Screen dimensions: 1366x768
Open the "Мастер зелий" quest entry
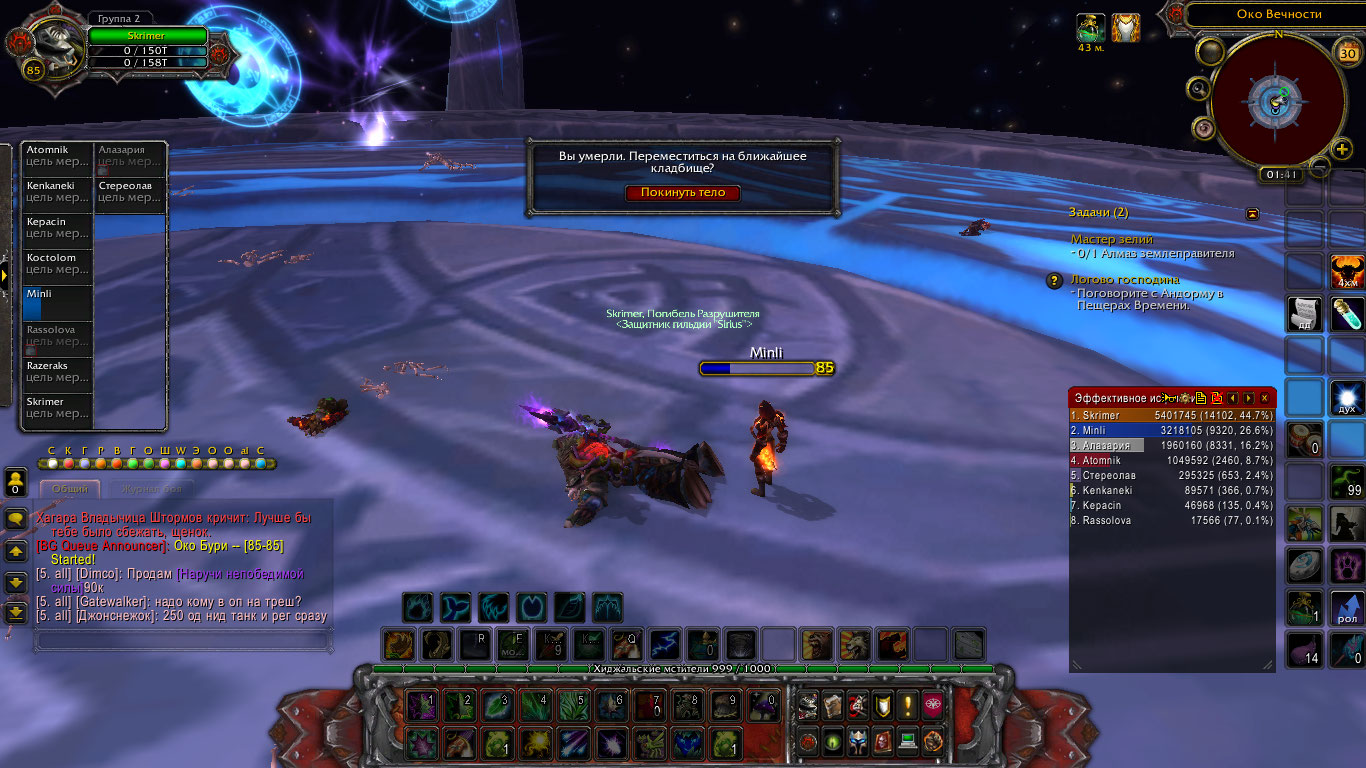click(1111, 240)
